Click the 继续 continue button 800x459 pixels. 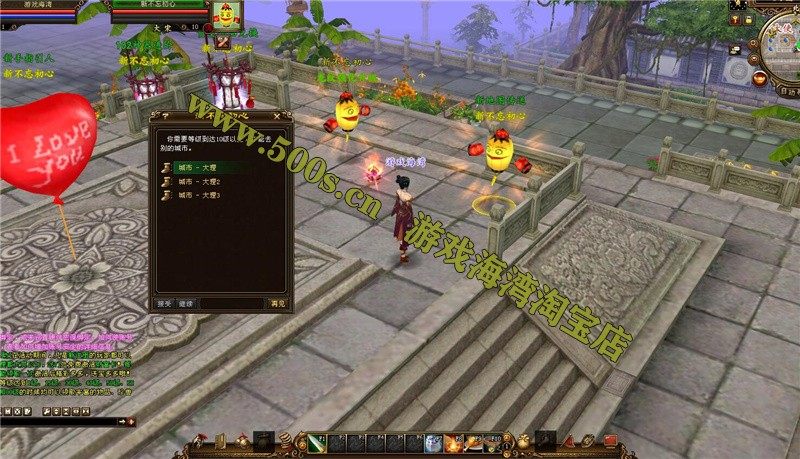[x=186, y=303]
